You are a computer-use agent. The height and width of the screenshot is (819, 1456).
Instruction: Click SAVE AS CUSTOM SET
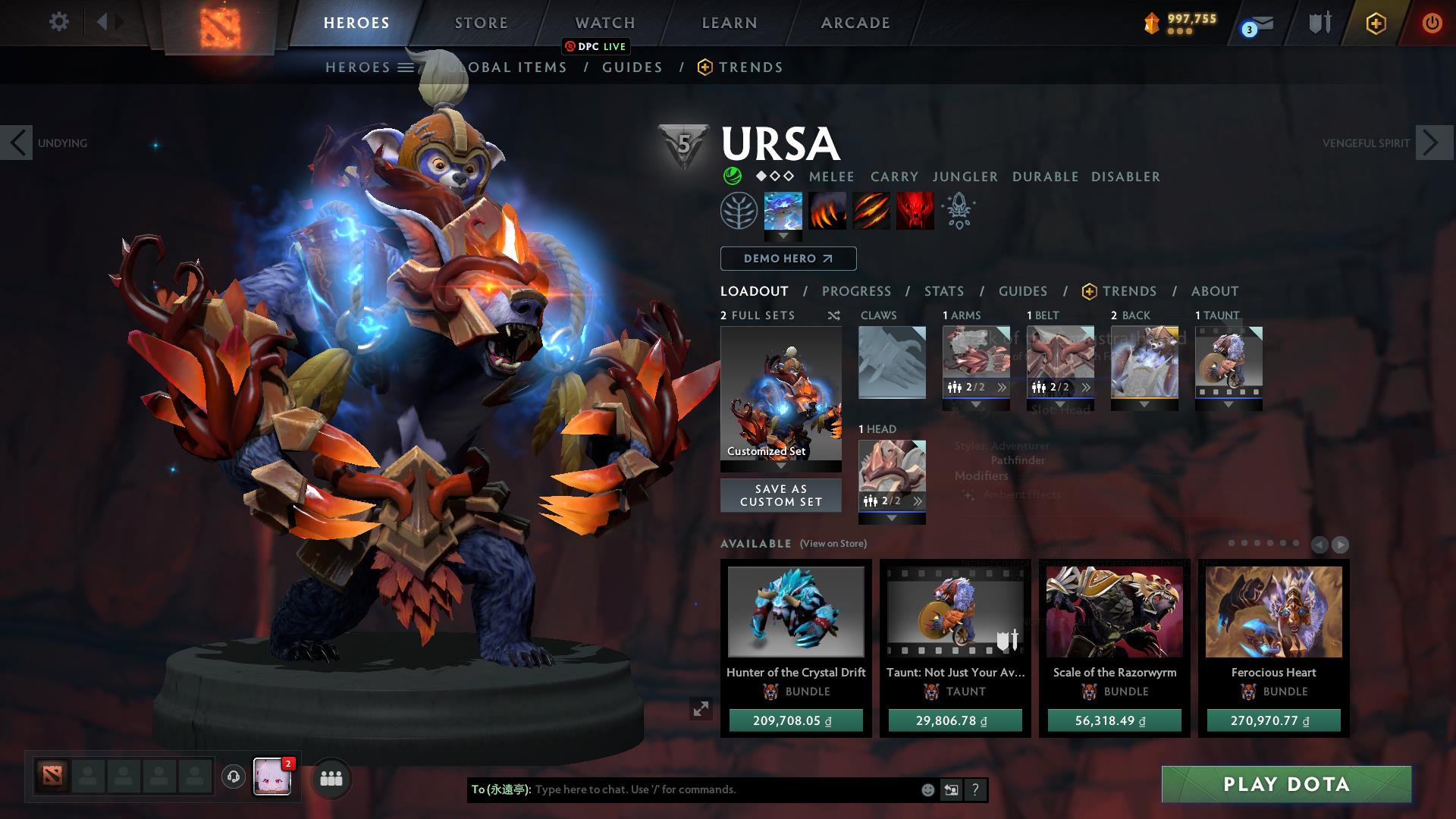[780, 495]
